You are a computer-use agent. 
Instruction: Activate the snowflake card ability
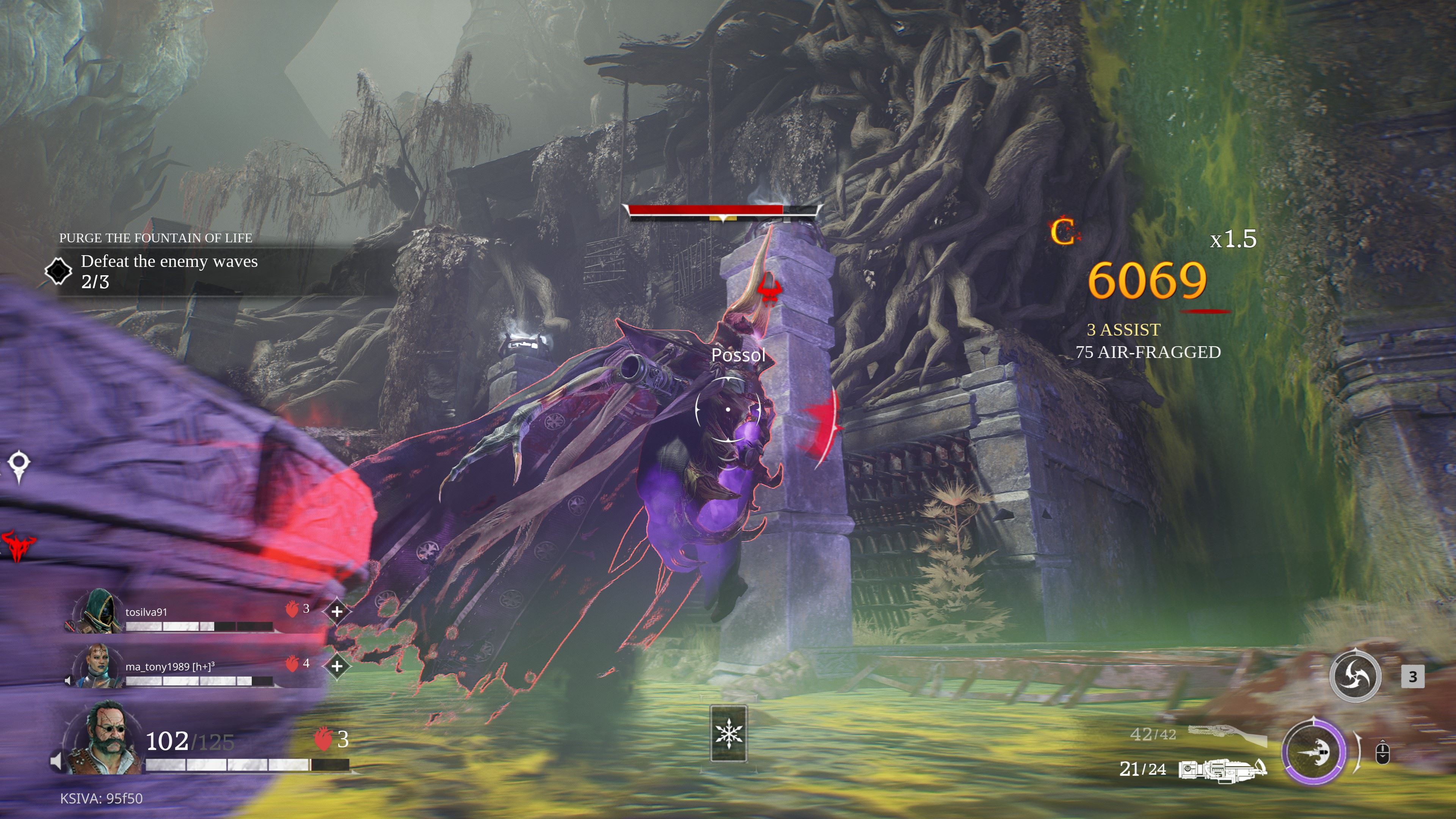(x=728, y=733)
